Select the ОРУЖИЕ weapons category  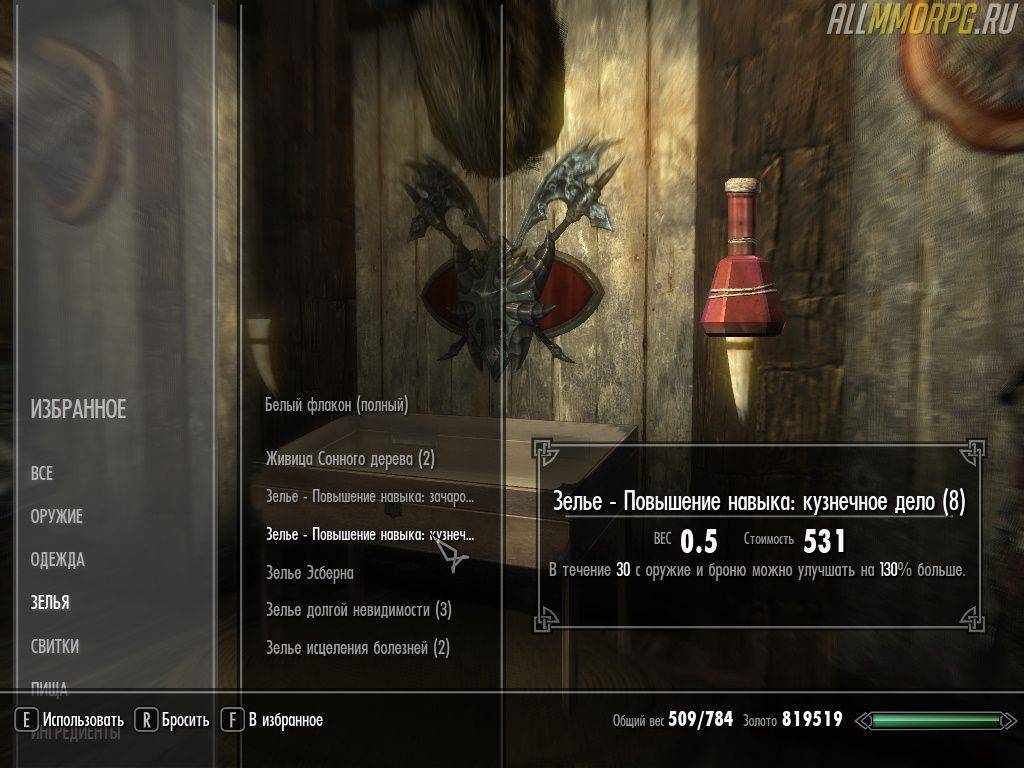(x=56, y=517)
